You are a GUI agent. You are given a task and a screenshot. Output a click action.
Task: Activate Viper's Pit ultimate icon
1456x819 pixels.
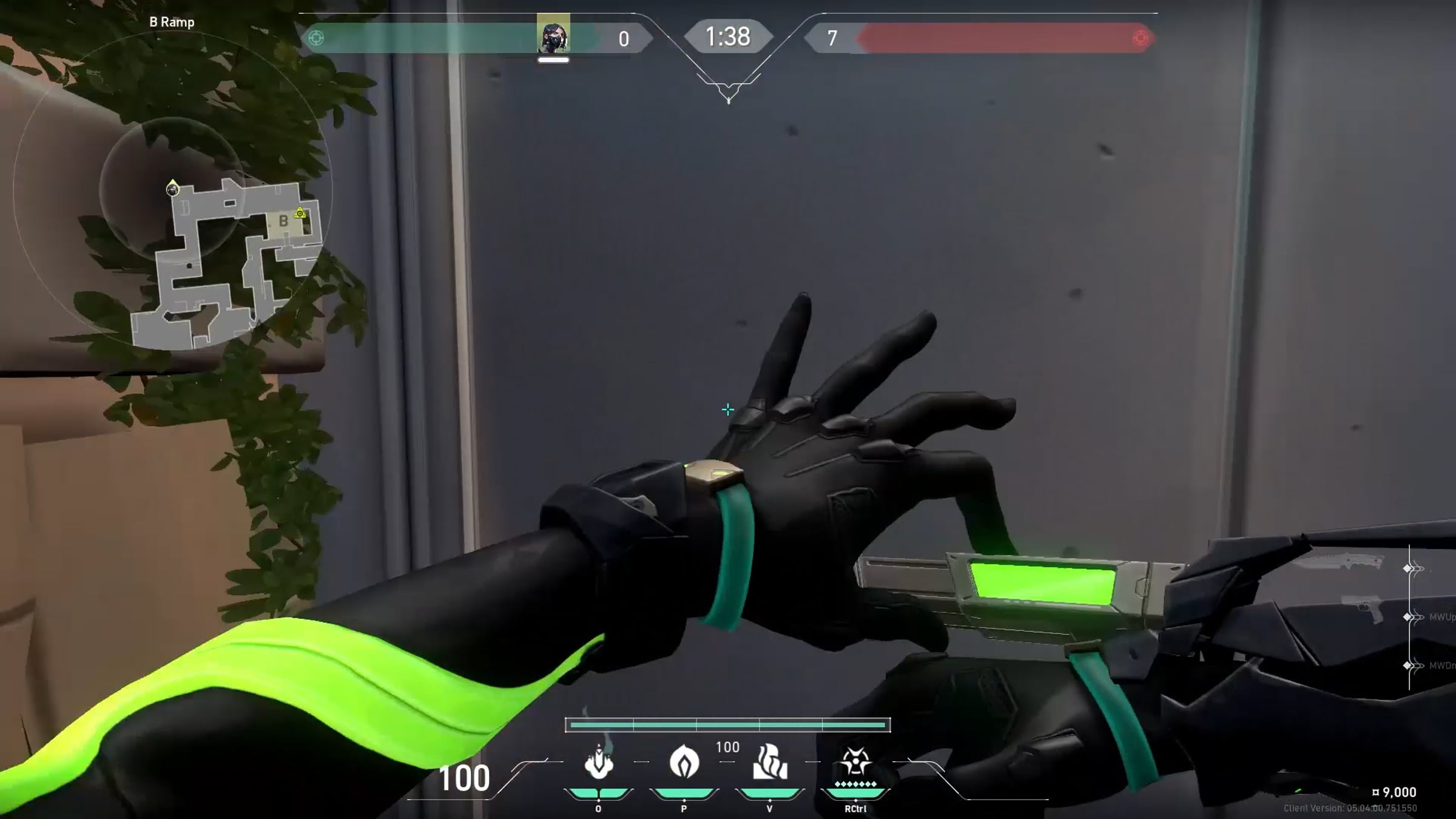tap(855, 763)
